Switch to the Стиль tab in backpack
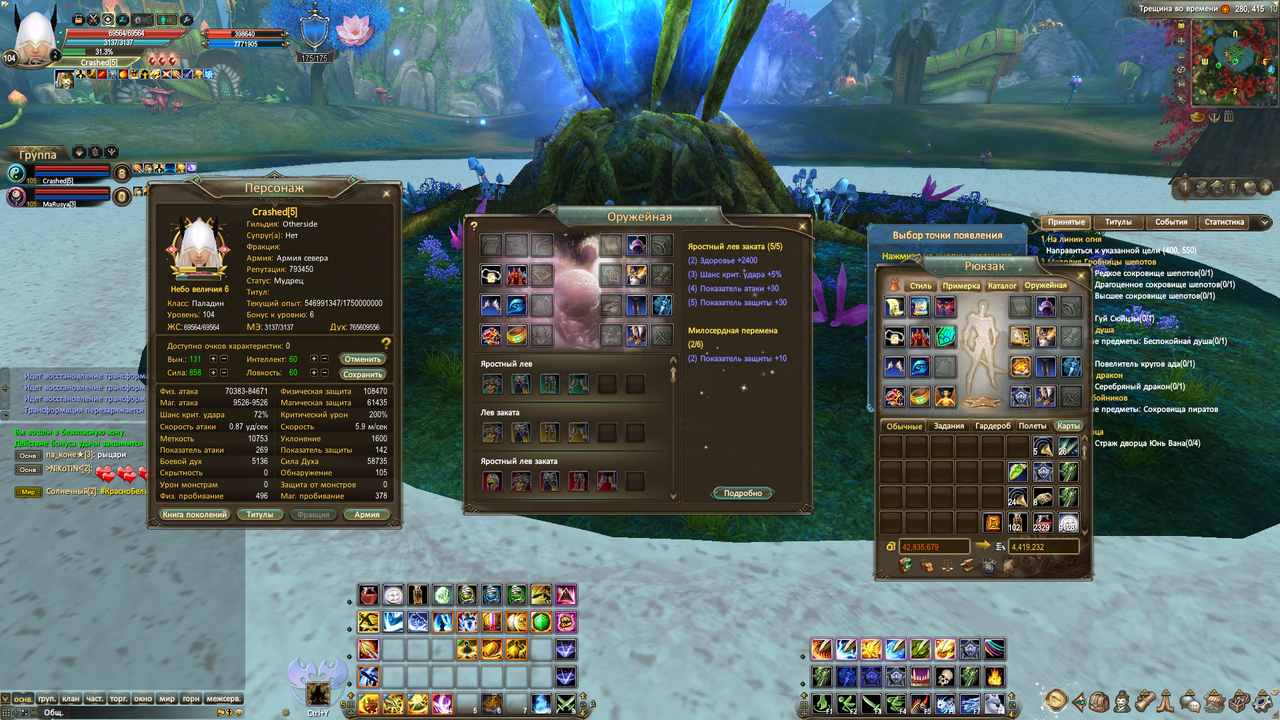The height and width of the screenshot is (720, 1280). coord(920,286)
